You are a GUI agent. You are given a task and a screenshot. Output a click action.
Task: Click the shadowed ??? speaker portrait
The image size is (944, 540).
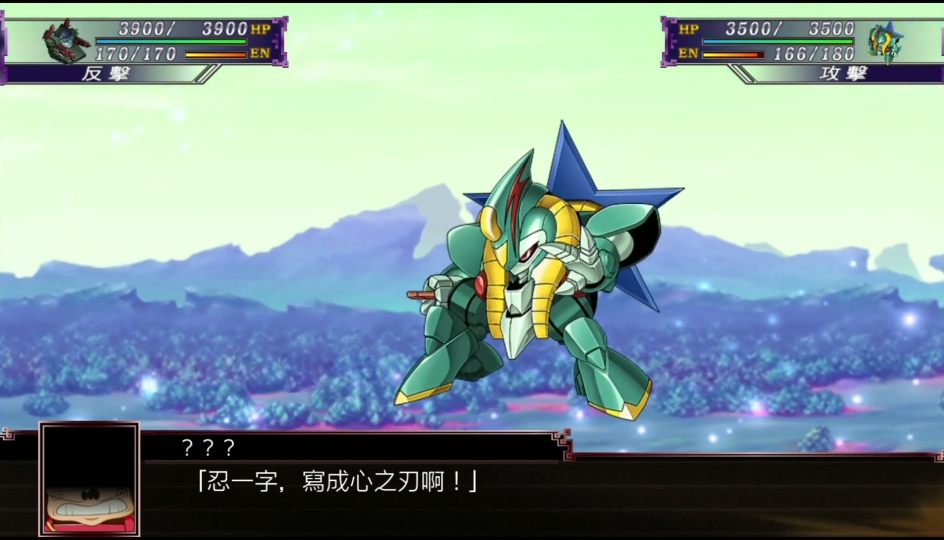coord(89,479)
